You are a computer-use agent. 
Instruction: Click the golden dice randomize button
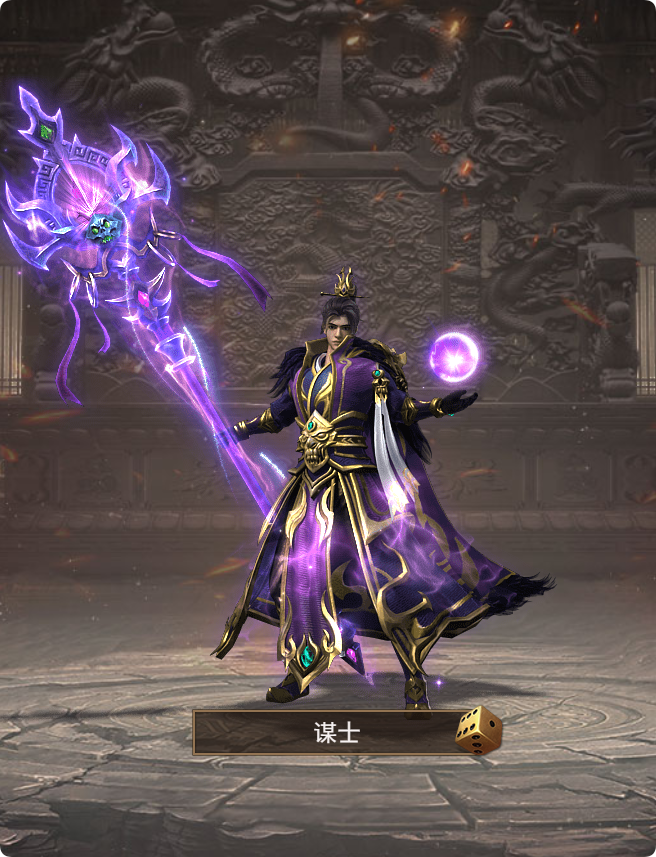478,730
